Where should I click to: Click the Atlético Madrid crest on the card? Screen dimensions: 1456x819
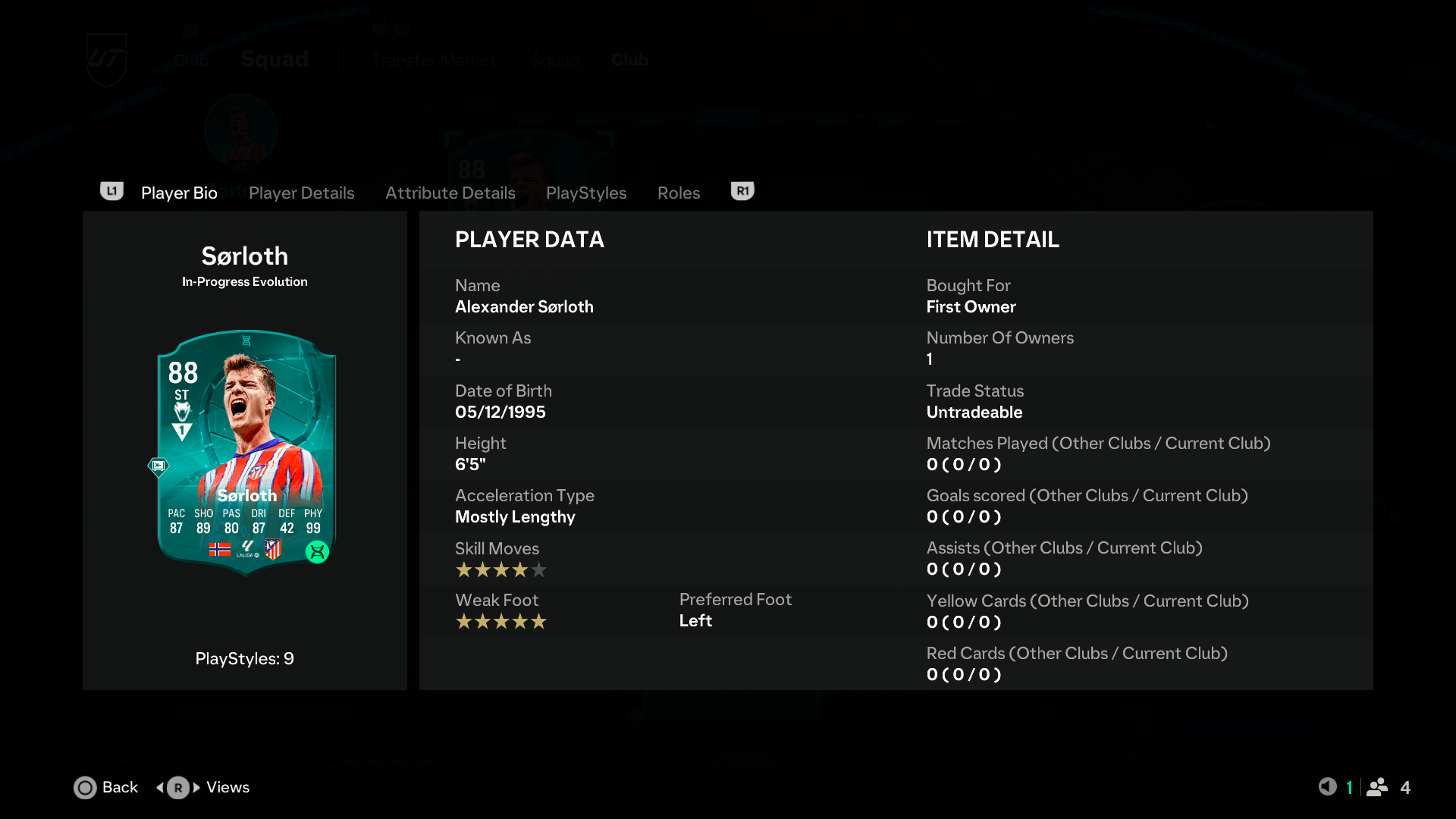[x=271, y=550]
